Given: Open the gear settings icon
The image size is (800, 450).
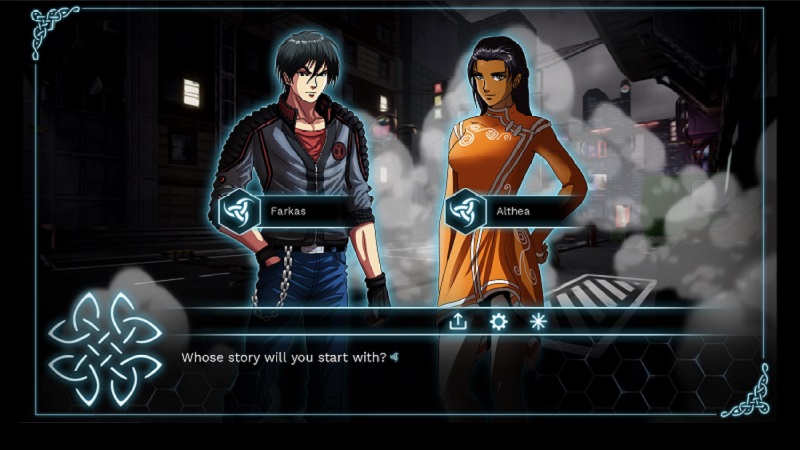Looking at the screenshot, I should coord(498,321).
